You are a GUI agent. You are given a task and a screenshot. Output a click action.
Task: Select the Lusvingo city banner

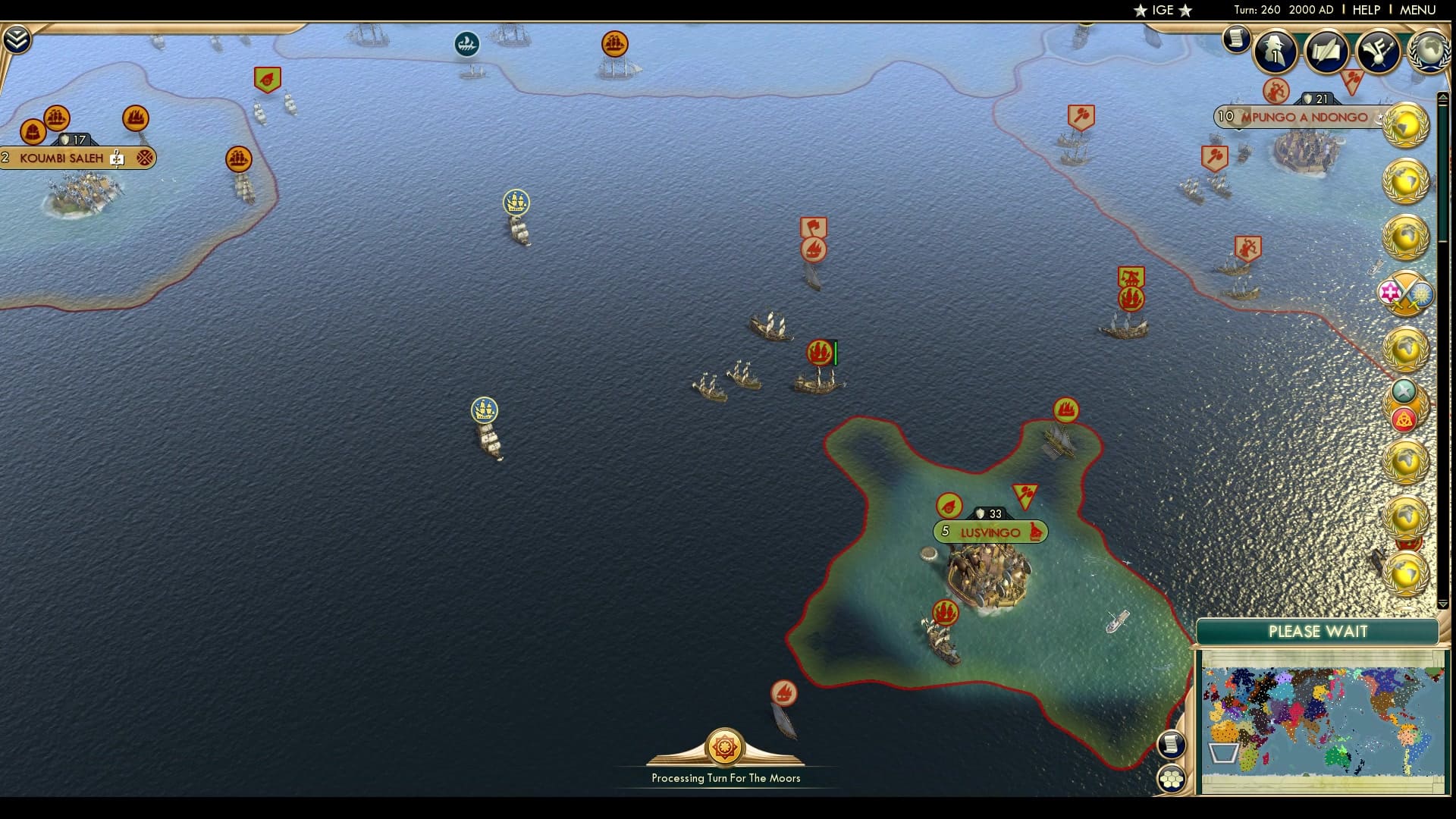coord(988,532)
